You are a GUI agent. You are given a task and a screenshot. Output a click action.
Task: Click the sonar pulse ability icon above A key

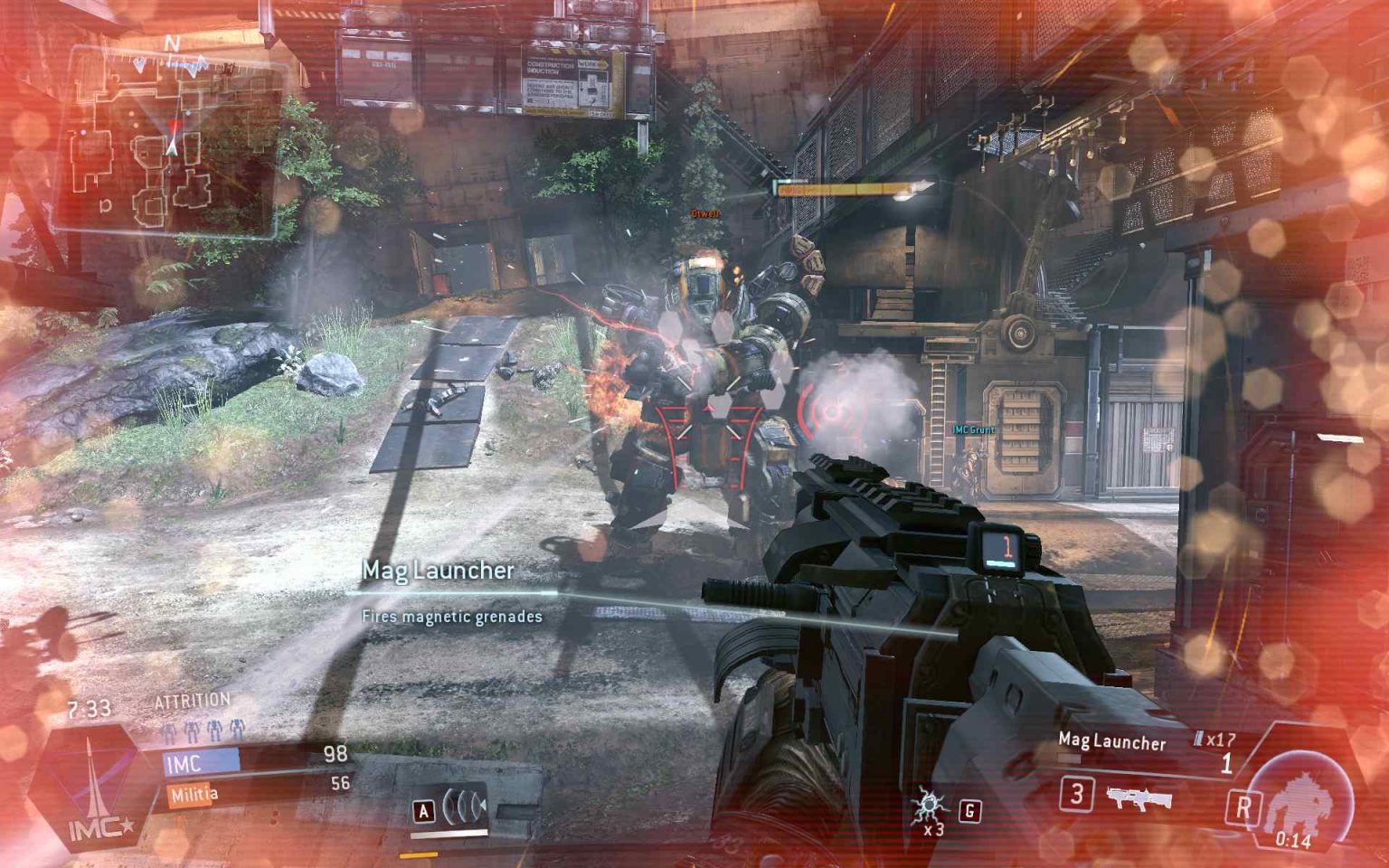coord(463,805)
